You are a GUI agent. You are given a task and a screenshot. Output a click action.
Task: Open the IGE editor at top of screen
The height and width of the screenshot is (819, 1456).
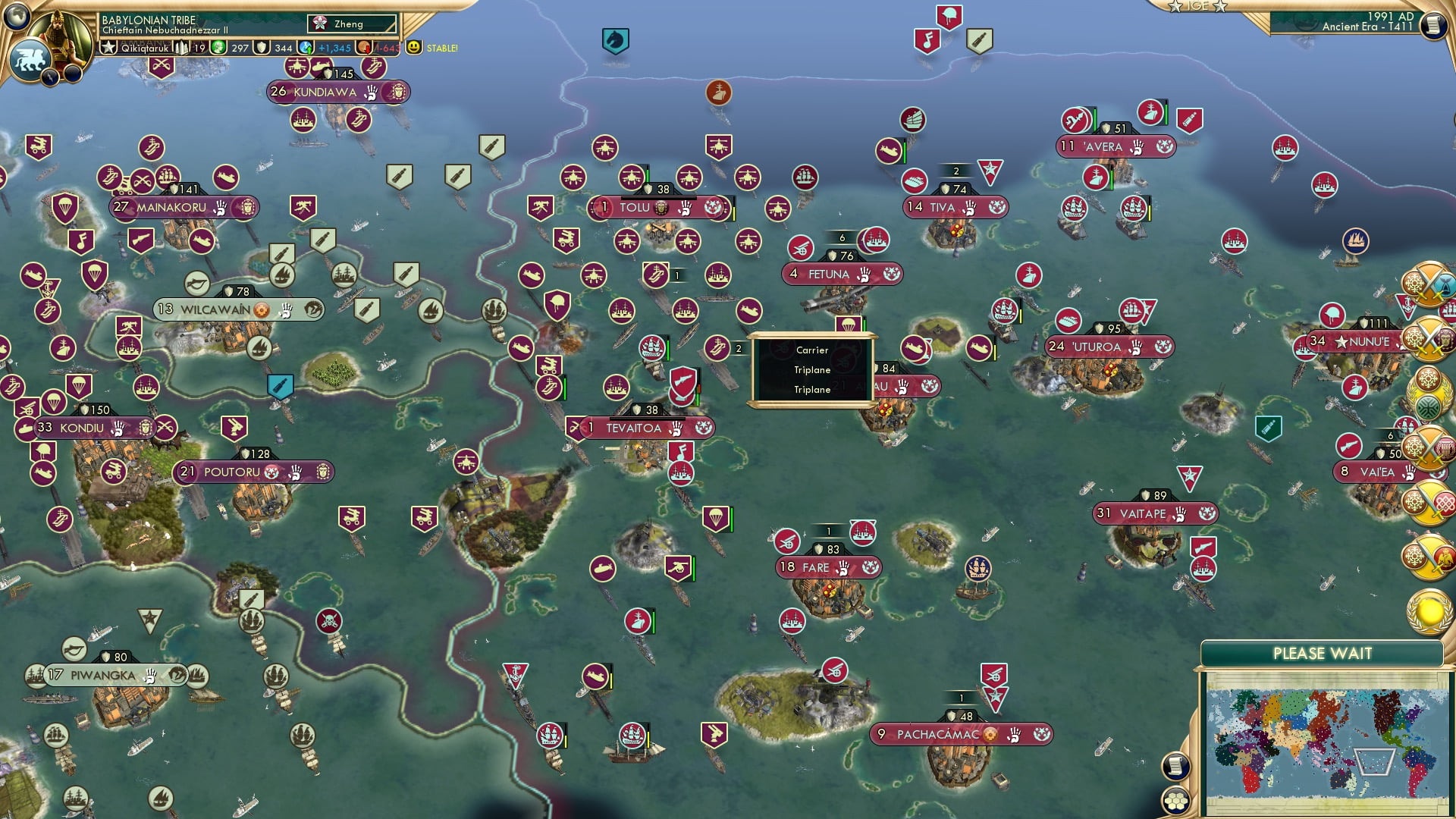pyautogui.click(x=1197, y=6)
